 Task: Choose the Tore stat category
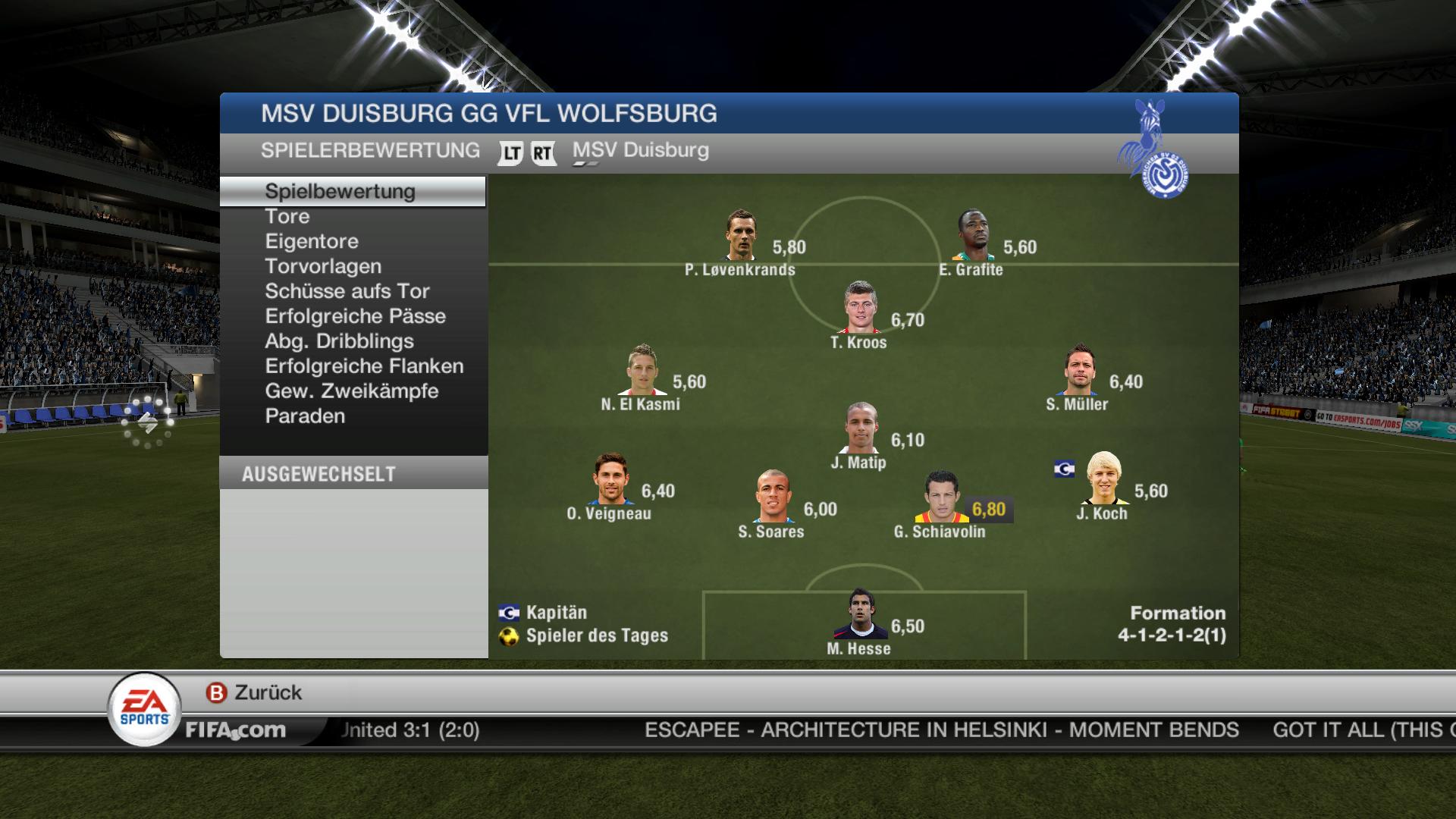coord(287,217)
